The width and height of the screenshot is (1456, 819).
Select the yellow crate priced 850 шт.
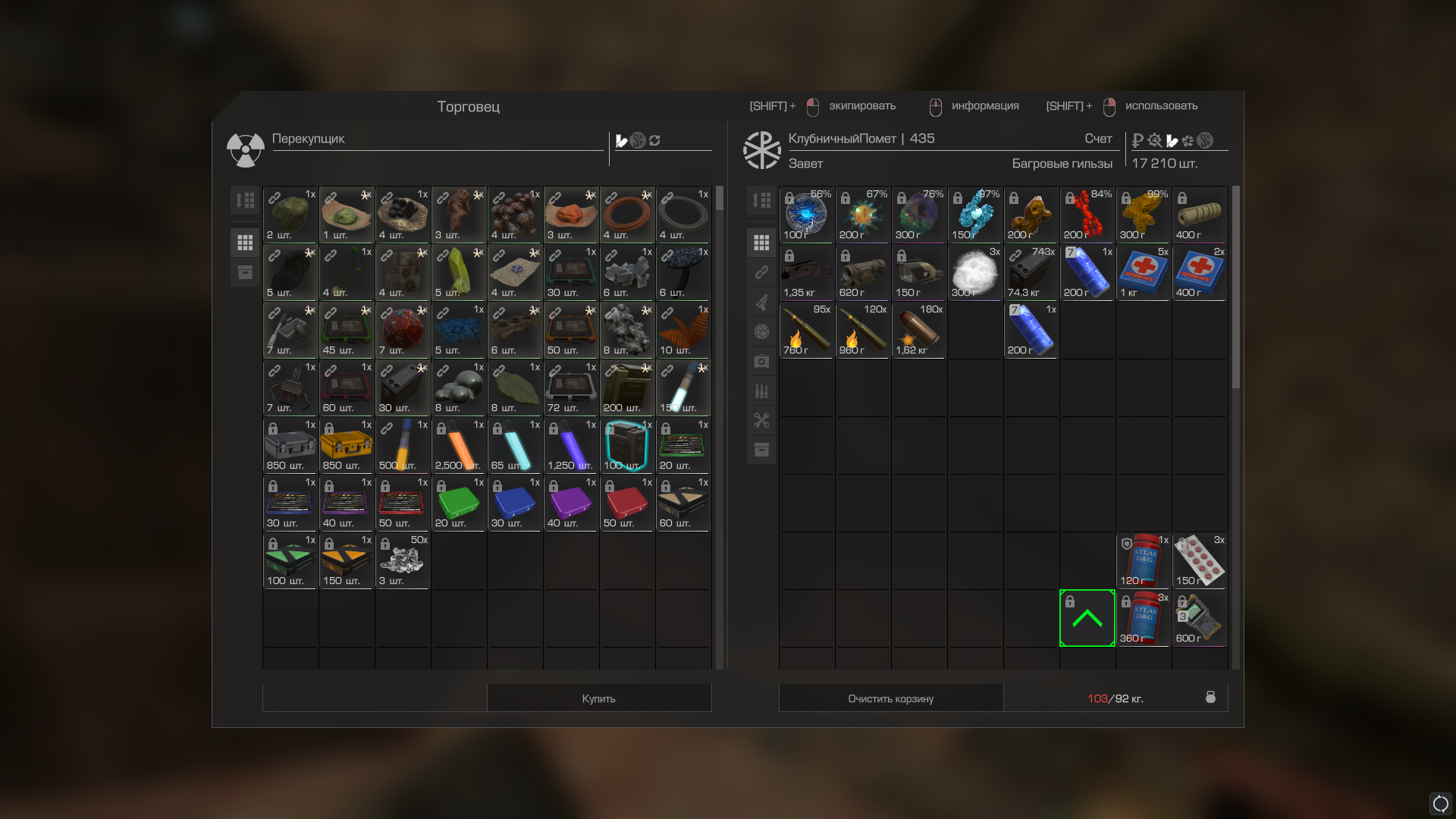click(347, 445)
